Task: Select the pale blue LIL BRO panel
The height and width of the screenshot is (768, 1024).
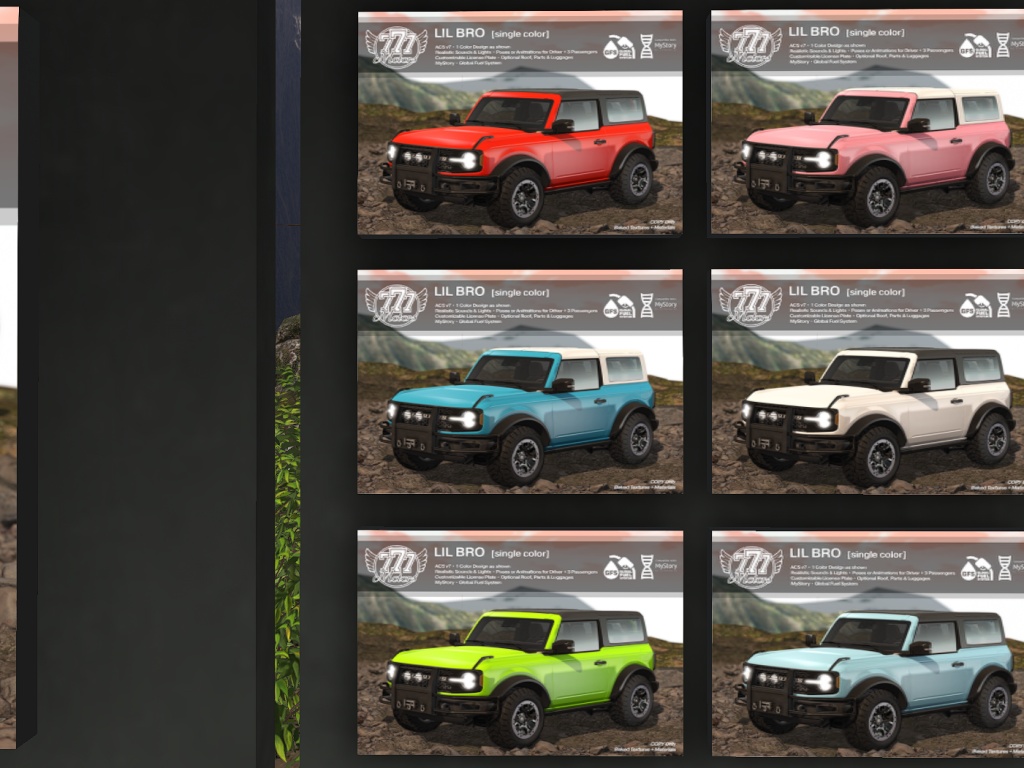Action: coord(868,642)
